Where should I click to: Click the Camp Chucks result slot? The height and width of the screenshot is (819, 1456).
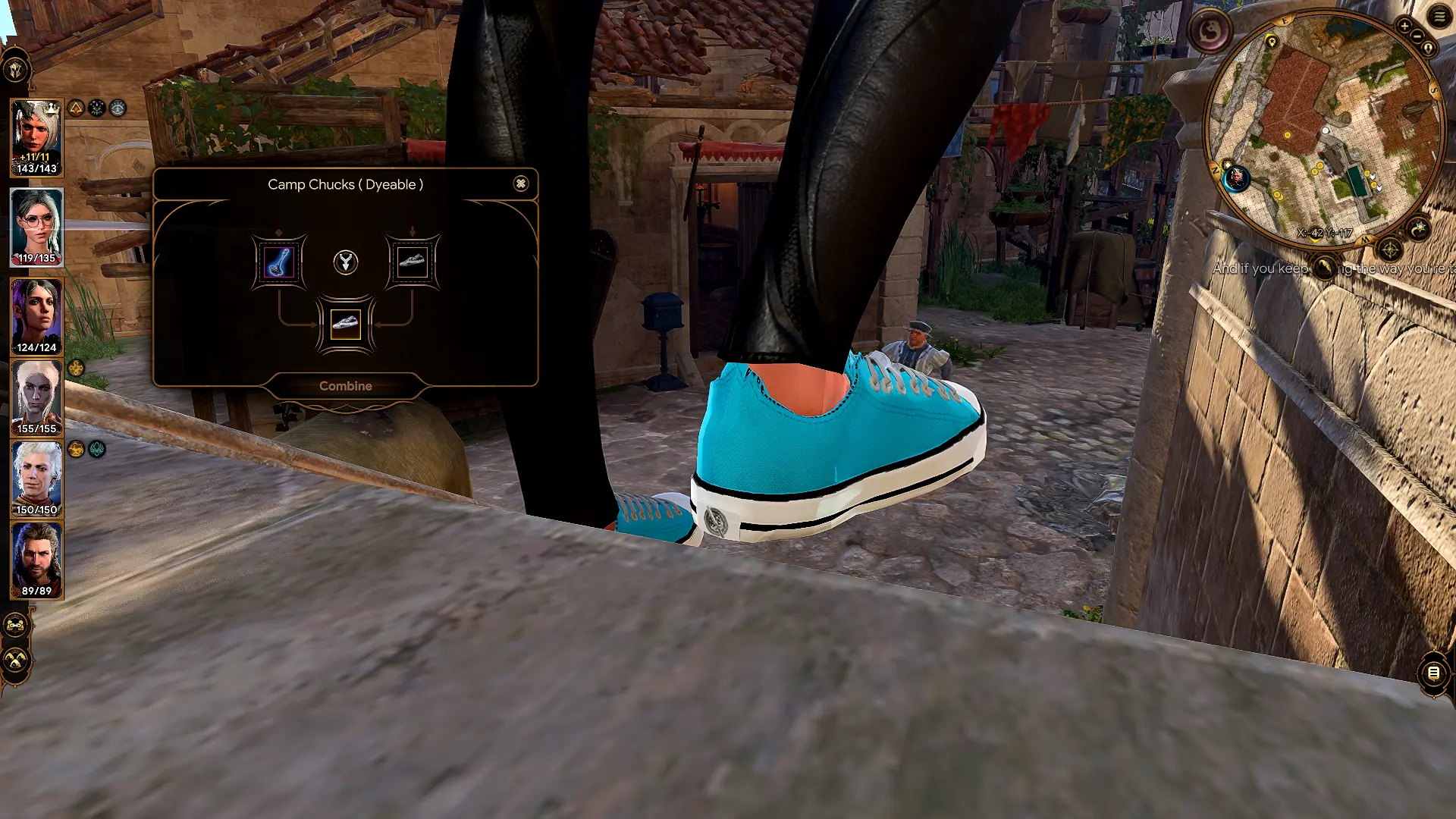click(346, 324)
